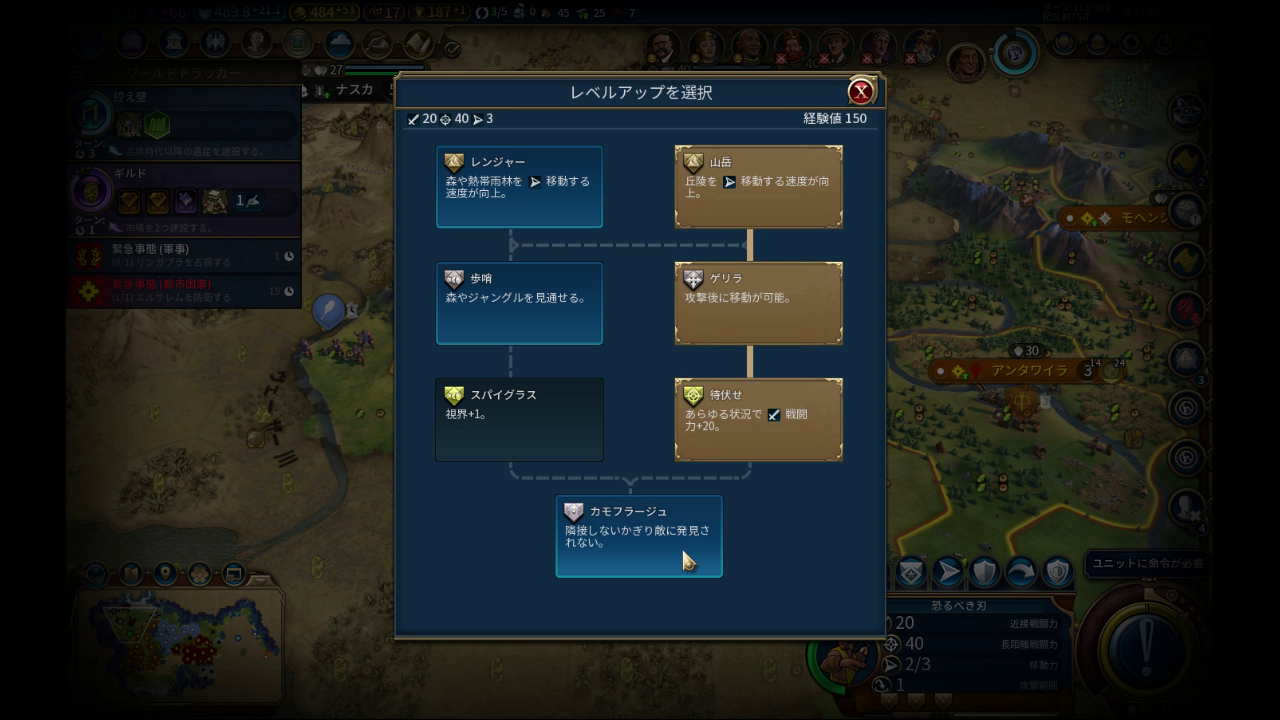
Task: Choose the 待伏せ promotion
Action: click(x=758, y=419)
